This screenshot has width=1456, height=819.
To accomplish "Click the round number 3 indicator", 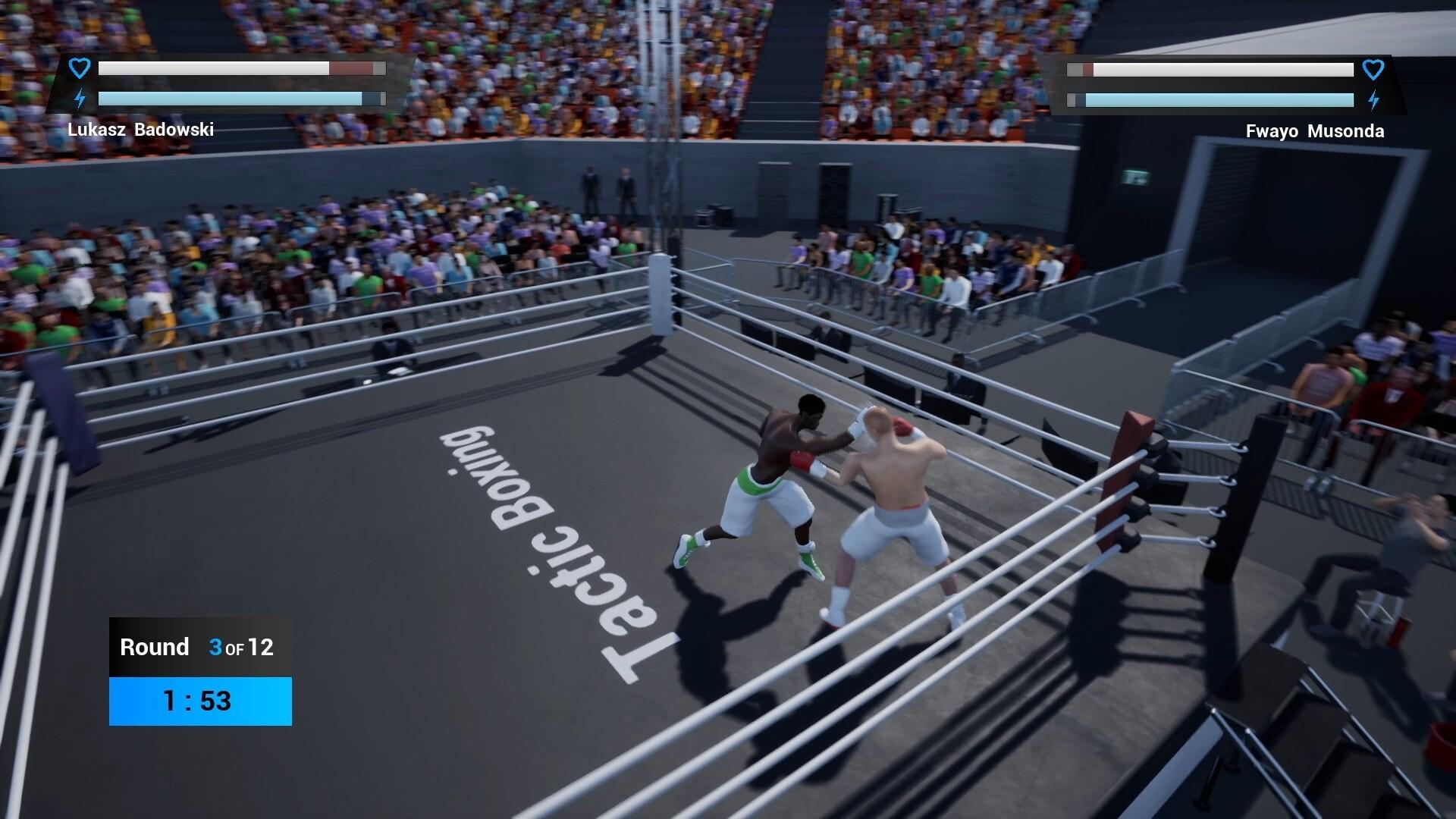I will pos(216,647).
